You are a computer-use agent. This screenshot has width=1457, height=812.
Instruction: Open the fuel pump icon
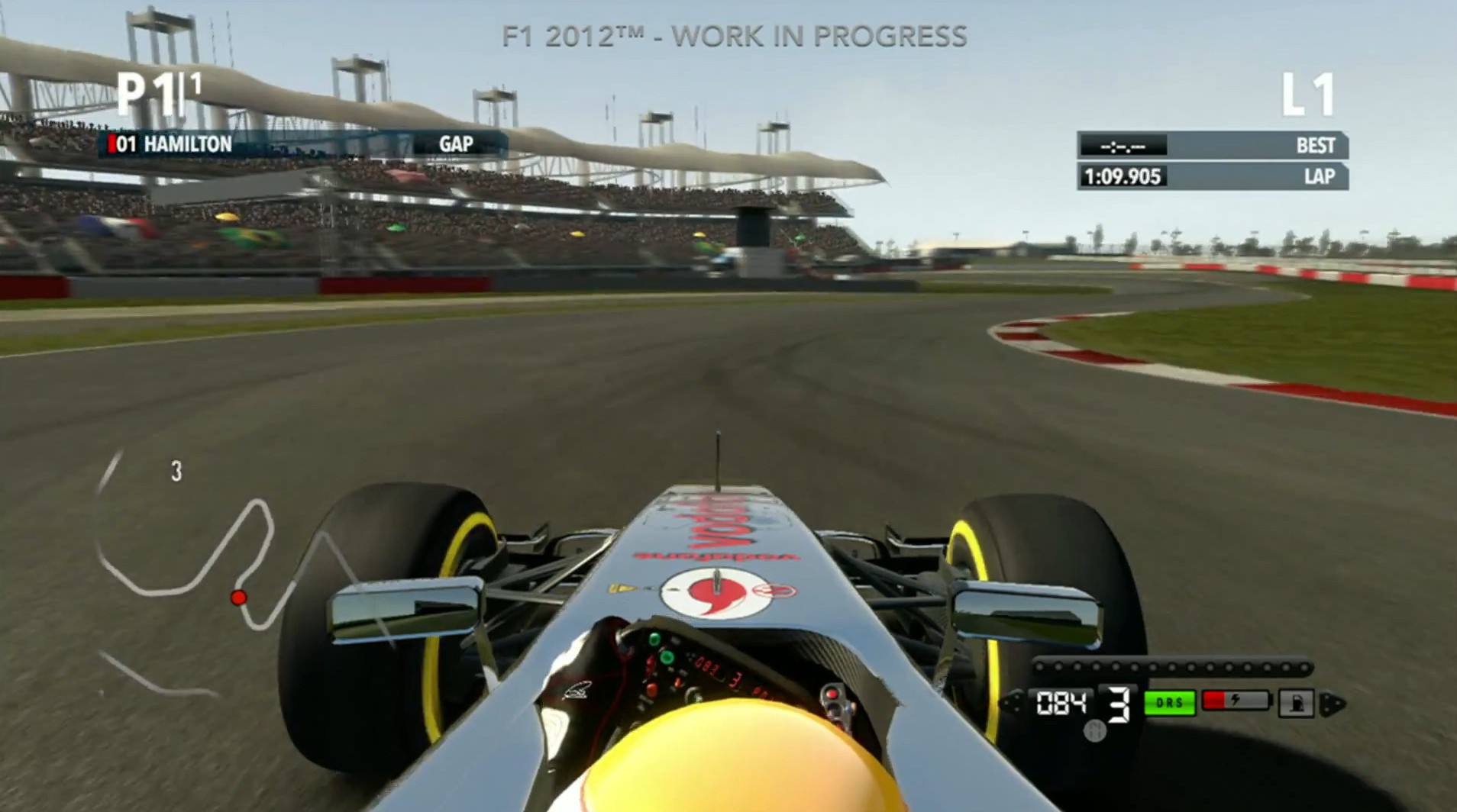[x=1296, y=703]
